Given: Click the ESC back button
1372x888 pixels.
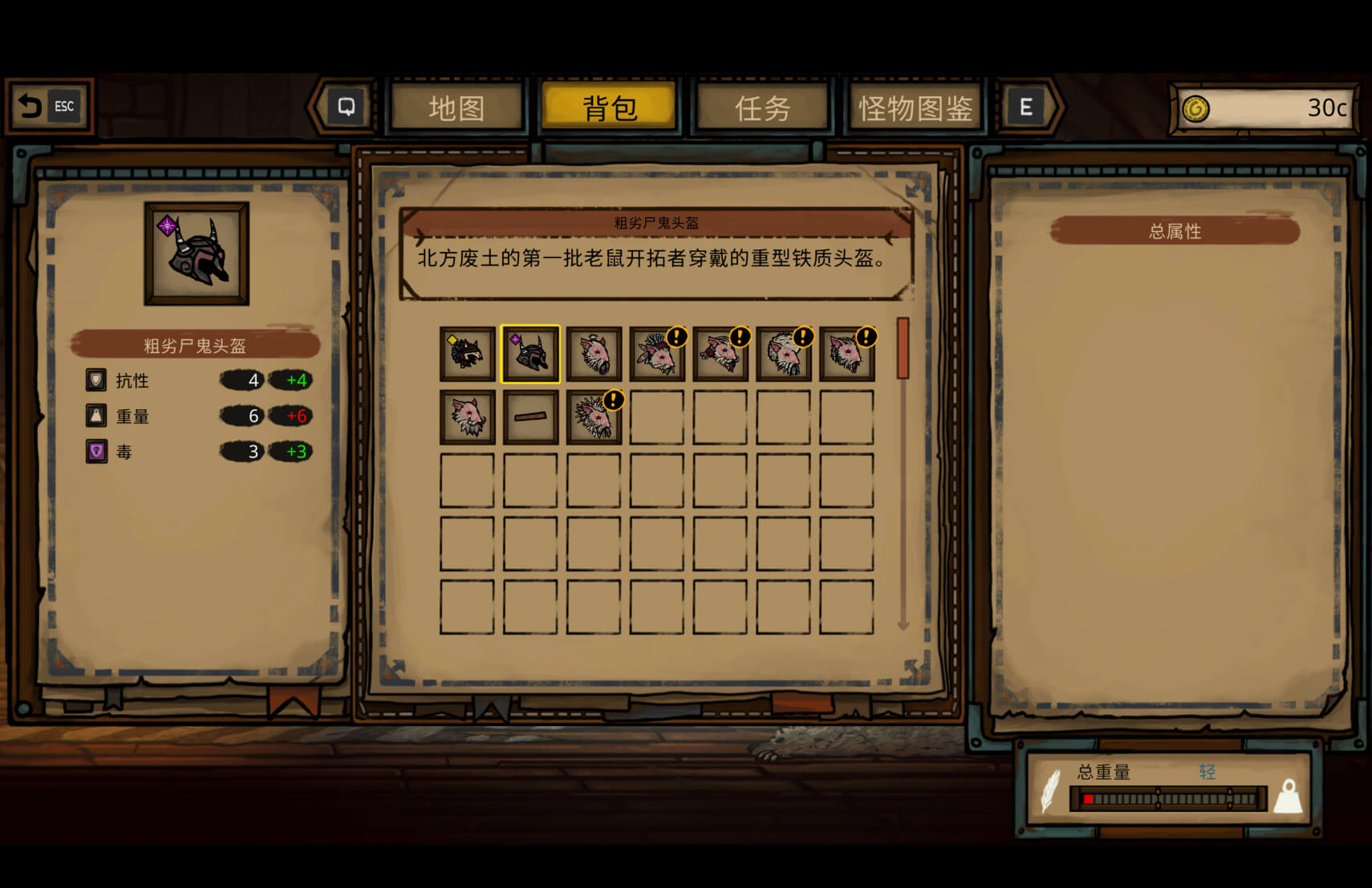Looking at the screenshot, I should (x=50, y=105).
